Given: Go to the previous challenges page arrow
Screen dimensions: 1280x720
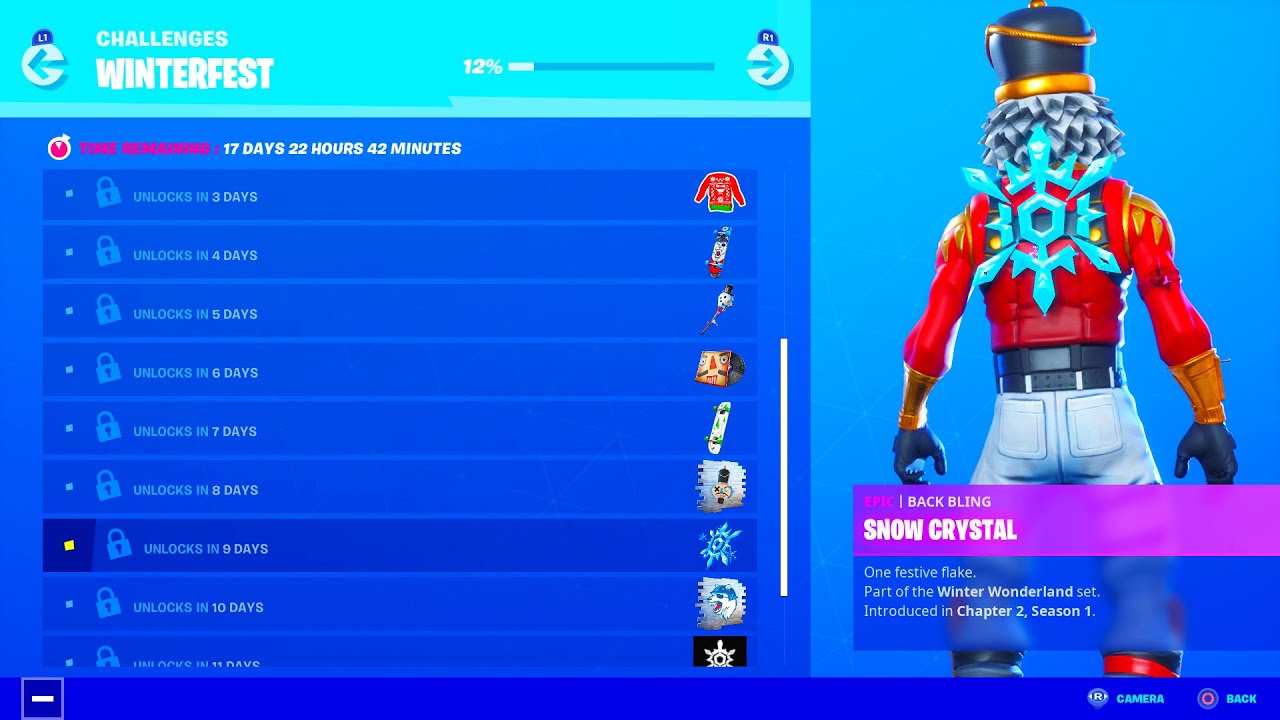Looking at the screenshot, I should pyautogui.click(x=45, y=66).
